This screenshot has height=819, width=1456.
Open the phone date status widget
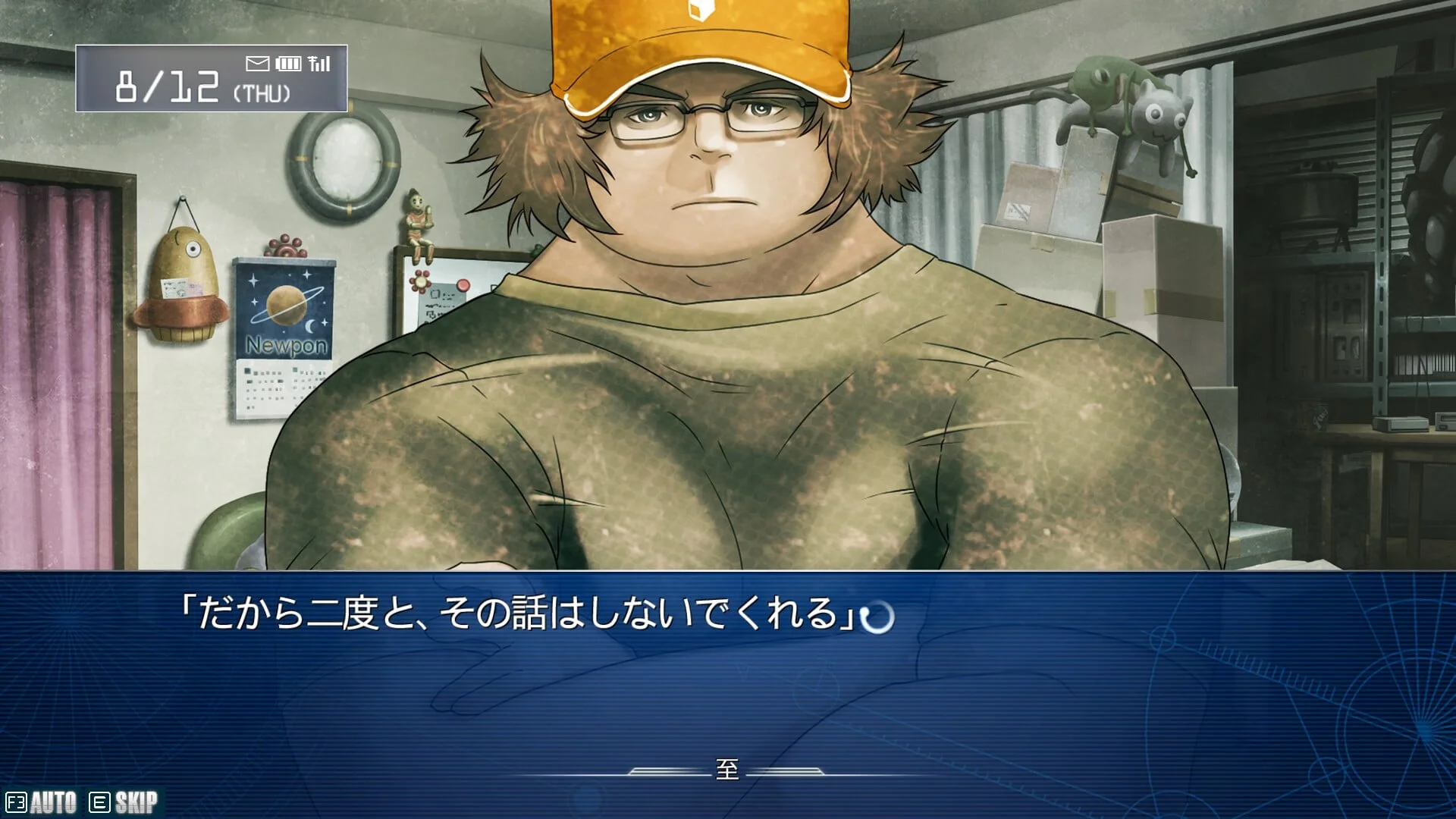212,79
